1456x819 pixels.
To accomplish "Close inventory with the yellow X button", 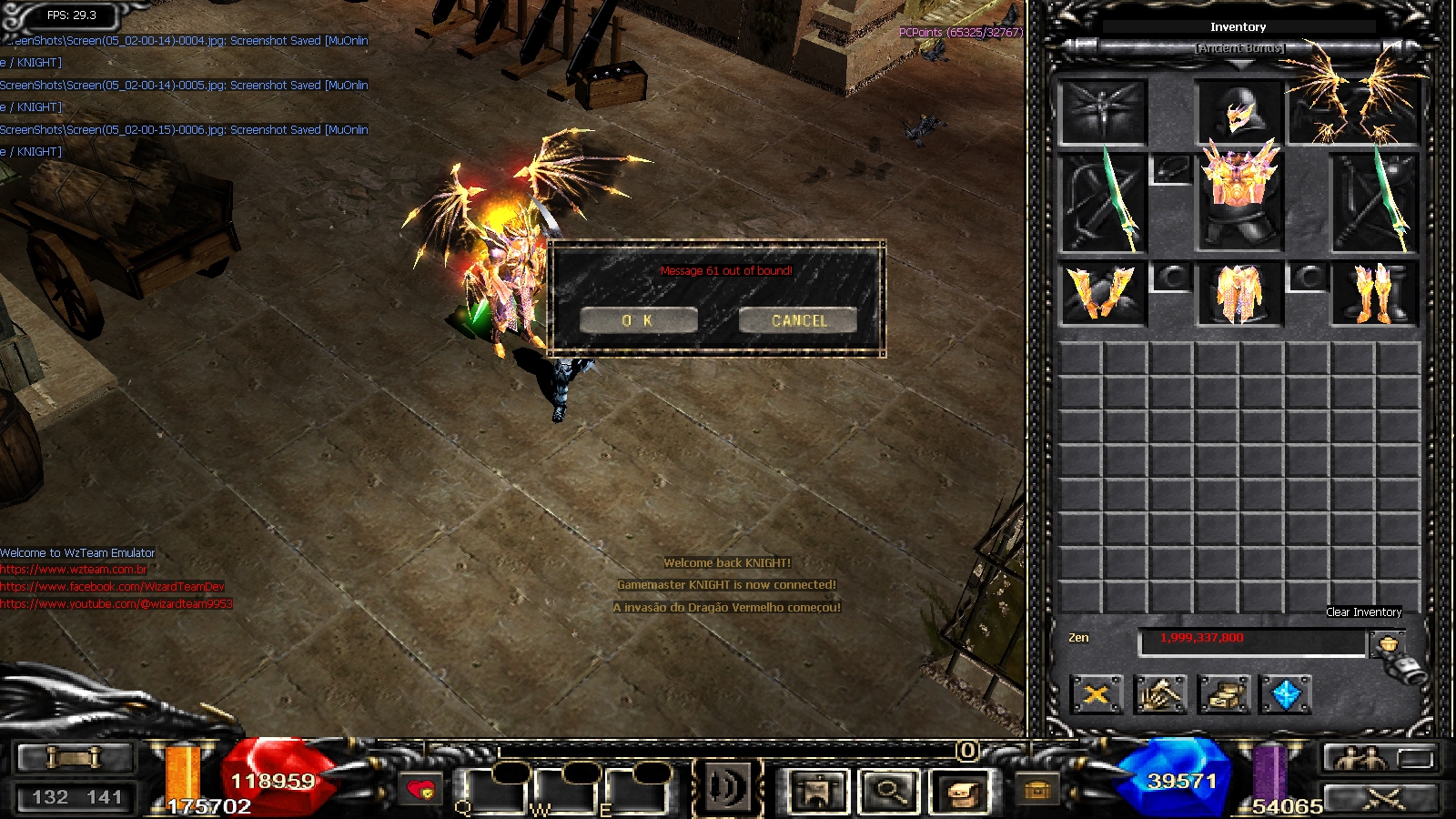I will coord(1097,695).
